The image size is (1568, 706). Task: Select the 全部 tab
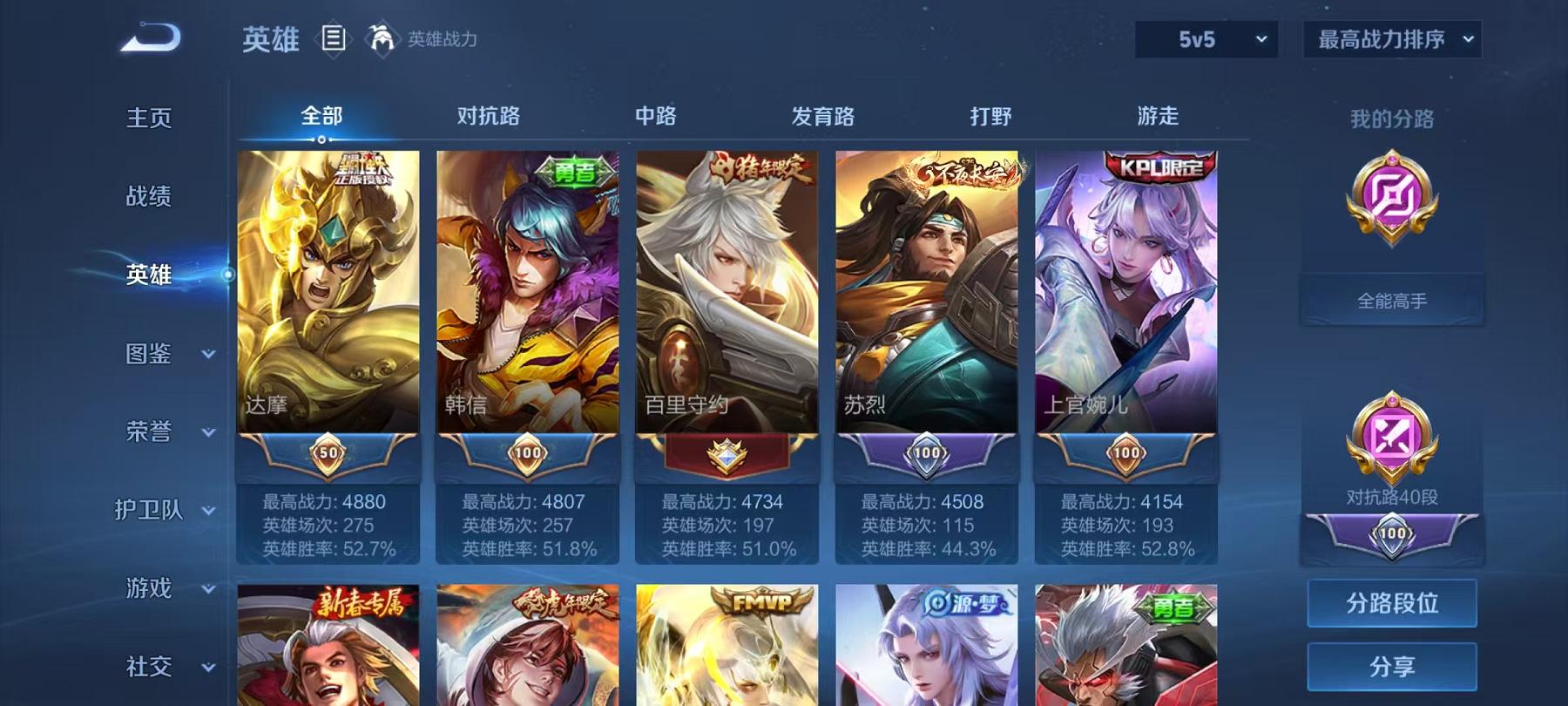click(322, 114)
